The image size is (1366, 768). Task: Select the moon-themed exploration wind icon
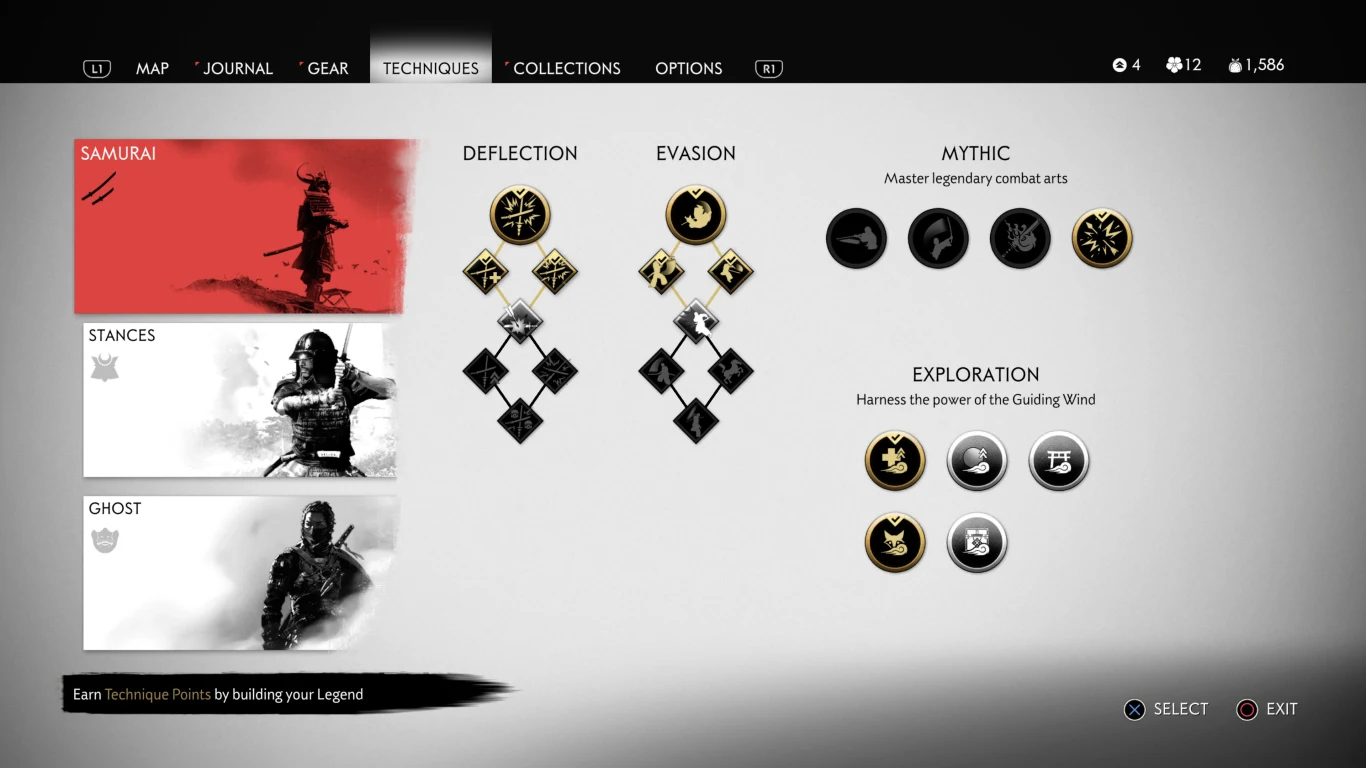click(x=977, y=461)
